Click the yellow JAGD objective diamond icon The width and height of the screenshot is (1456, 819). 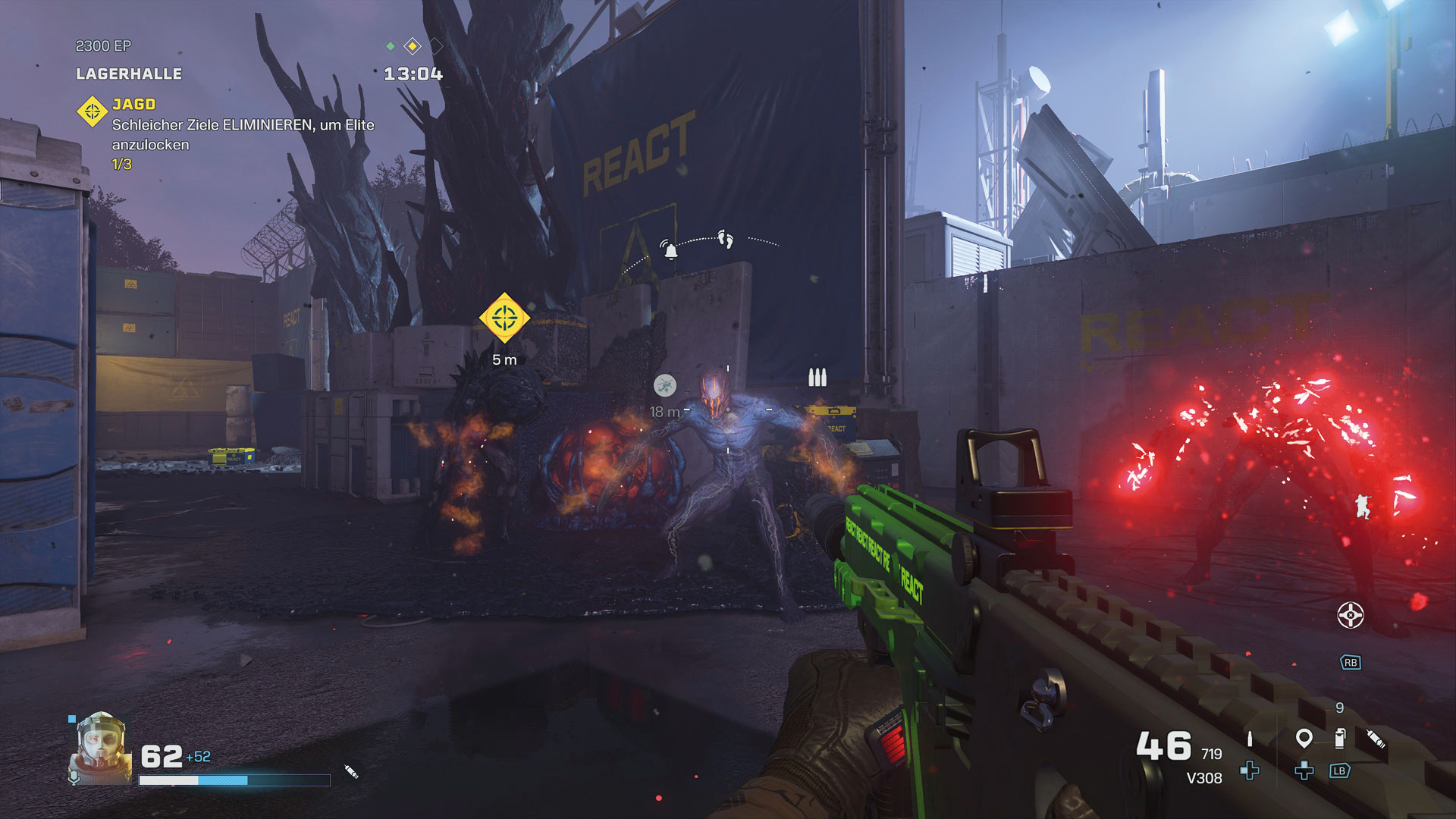click(93, 111)
